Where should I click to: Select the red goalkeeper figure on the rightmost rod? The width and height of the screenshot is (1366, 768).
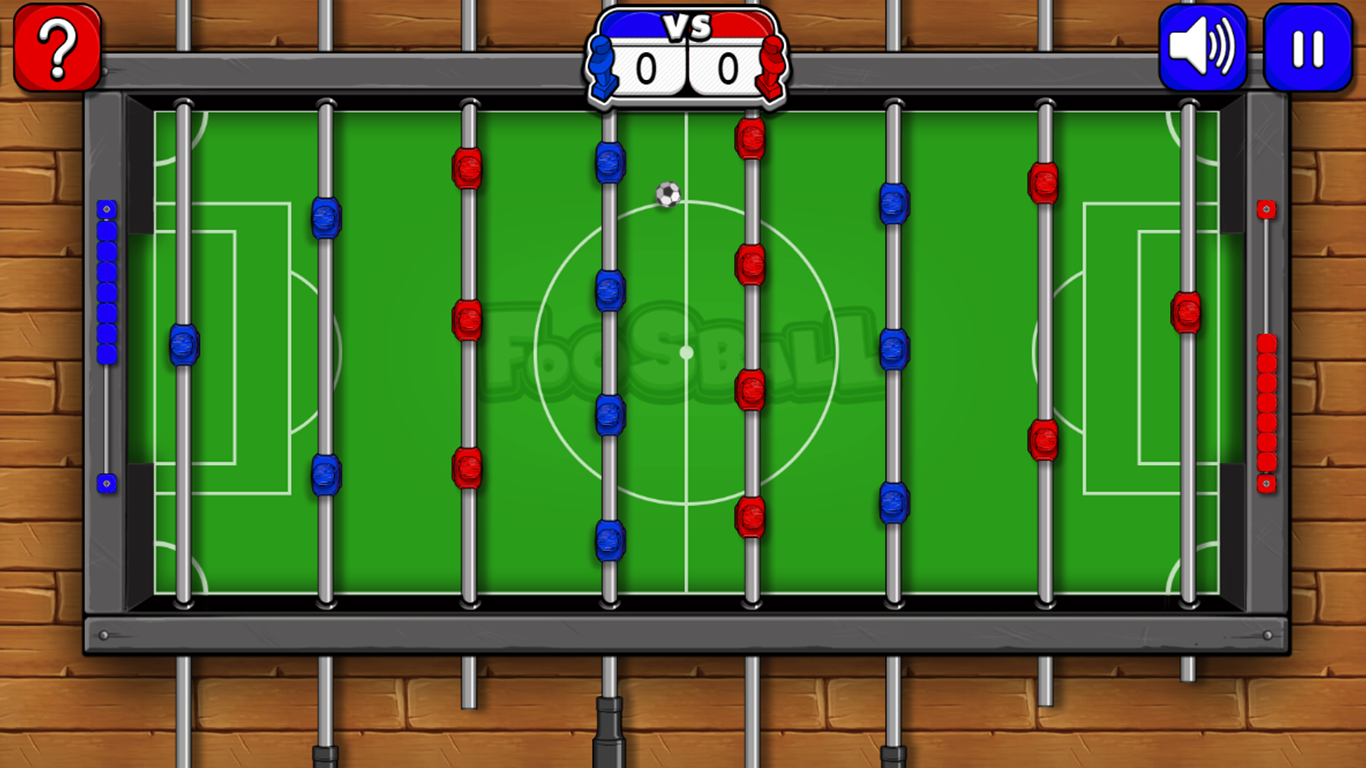(1185, 315)
